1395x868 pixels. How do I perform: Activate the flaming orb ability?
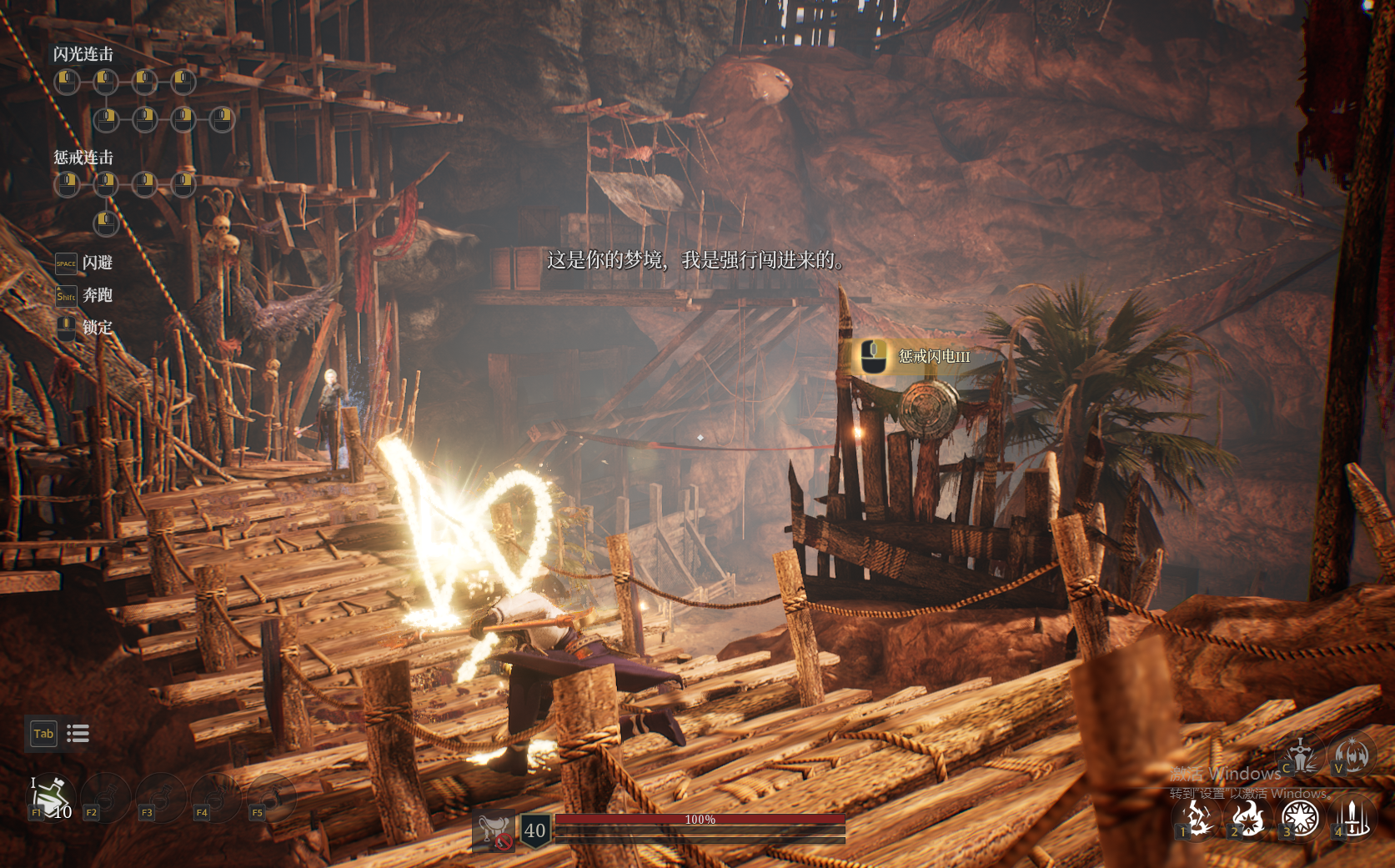pyautogui.click(x=1352, y=755)
